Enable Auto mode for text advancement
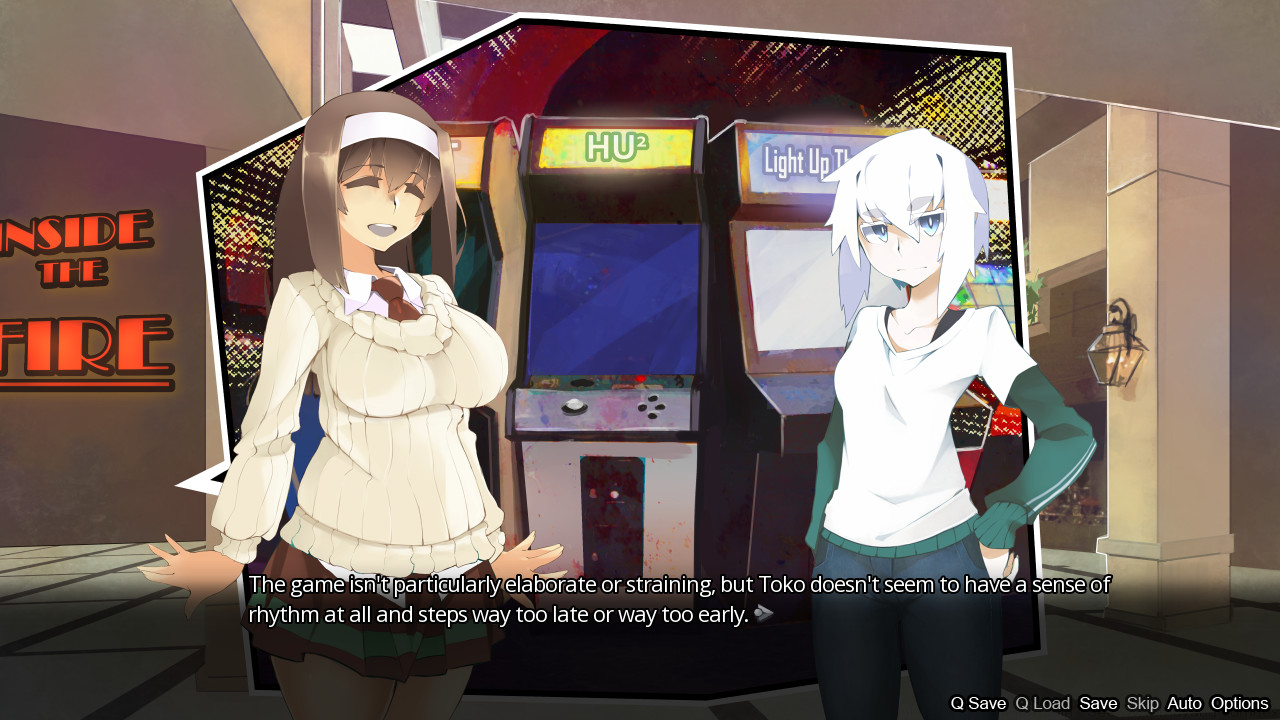This screenshot has height=720, width=1280. point(1184,703)
